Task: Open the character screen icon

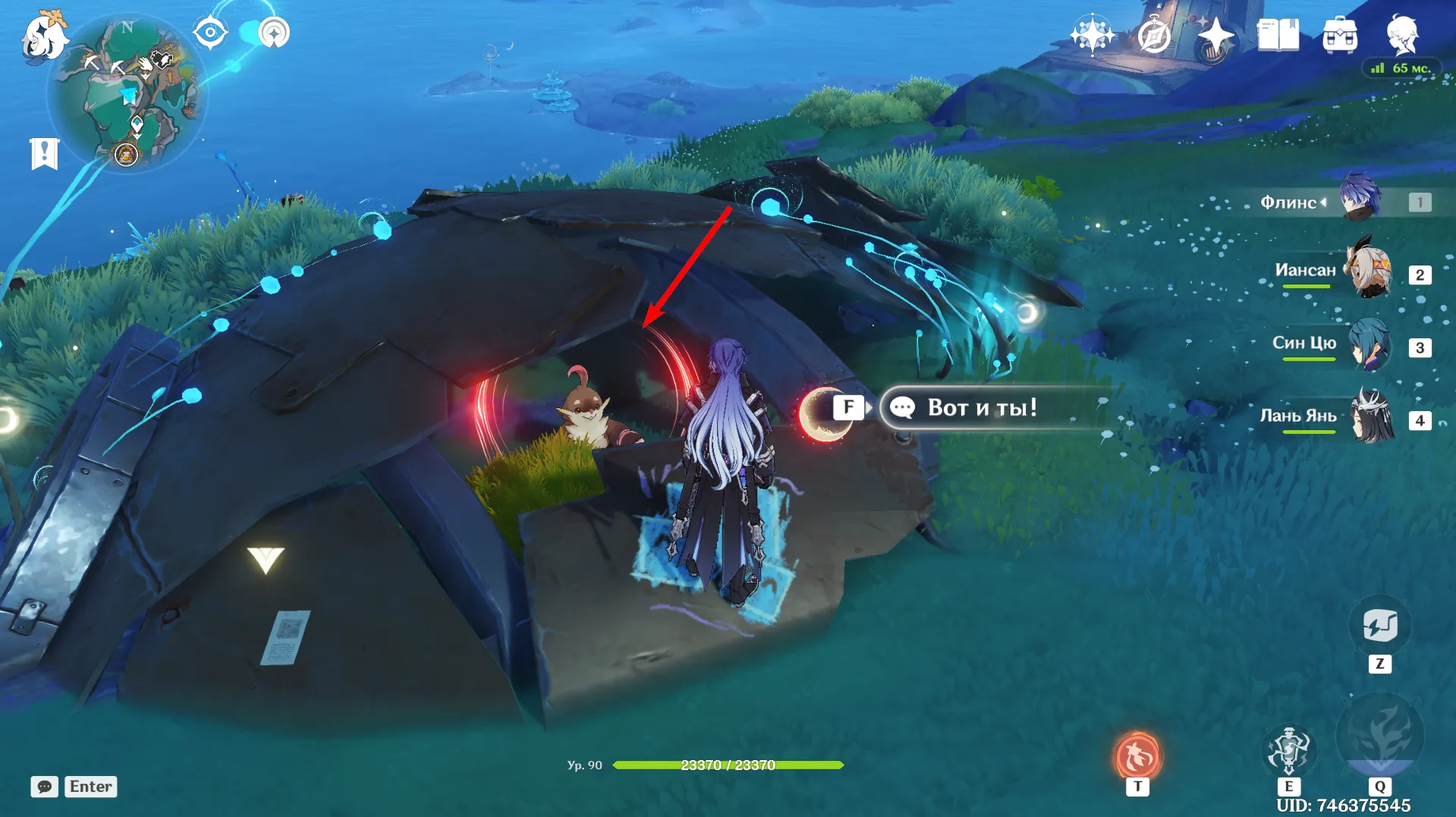Action: point(1402,34)
